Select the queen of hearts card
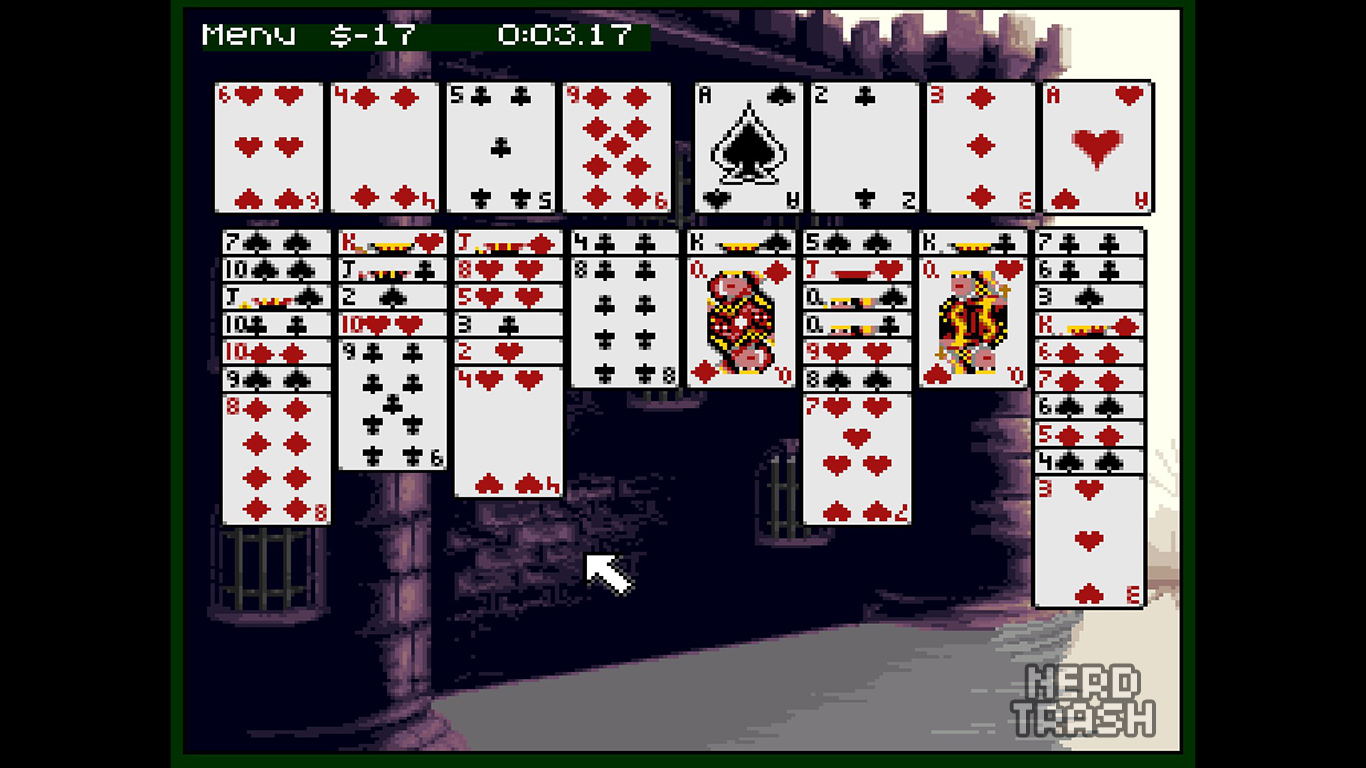 pos(972,322)
